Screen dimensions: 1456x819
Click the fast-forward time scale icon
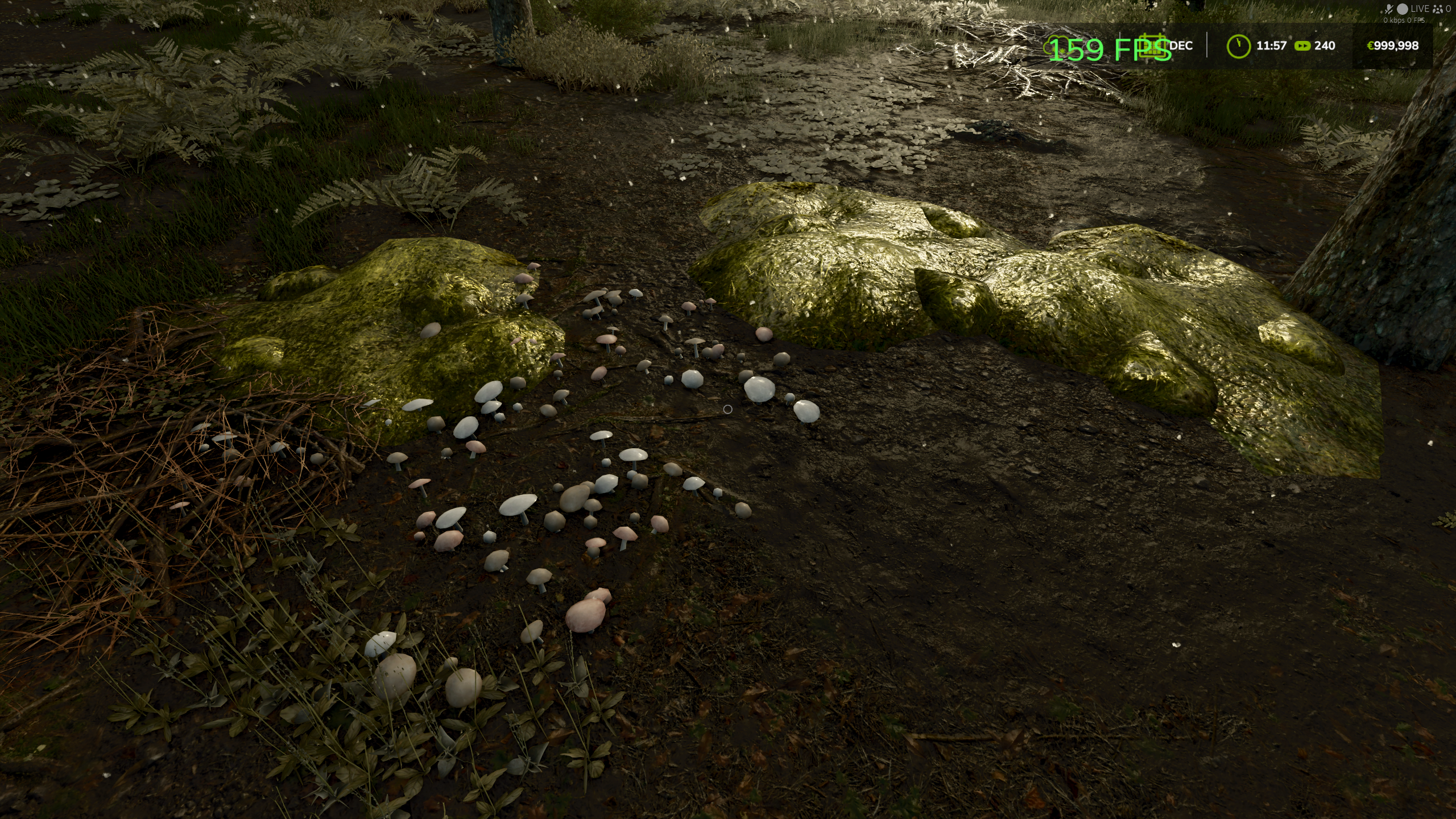[x=1302, y=46]
